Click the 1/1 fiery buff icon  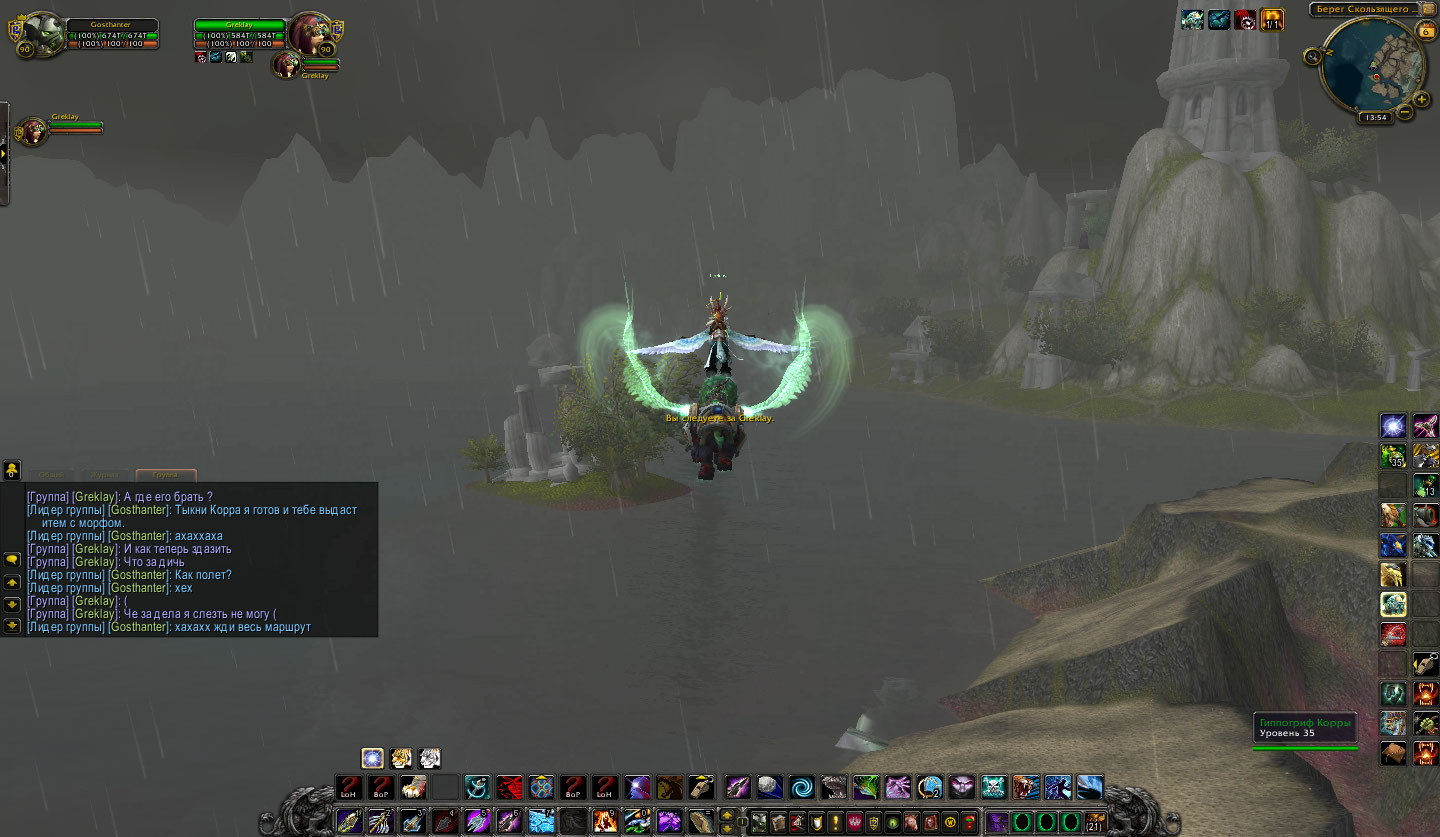(1272, 19)
